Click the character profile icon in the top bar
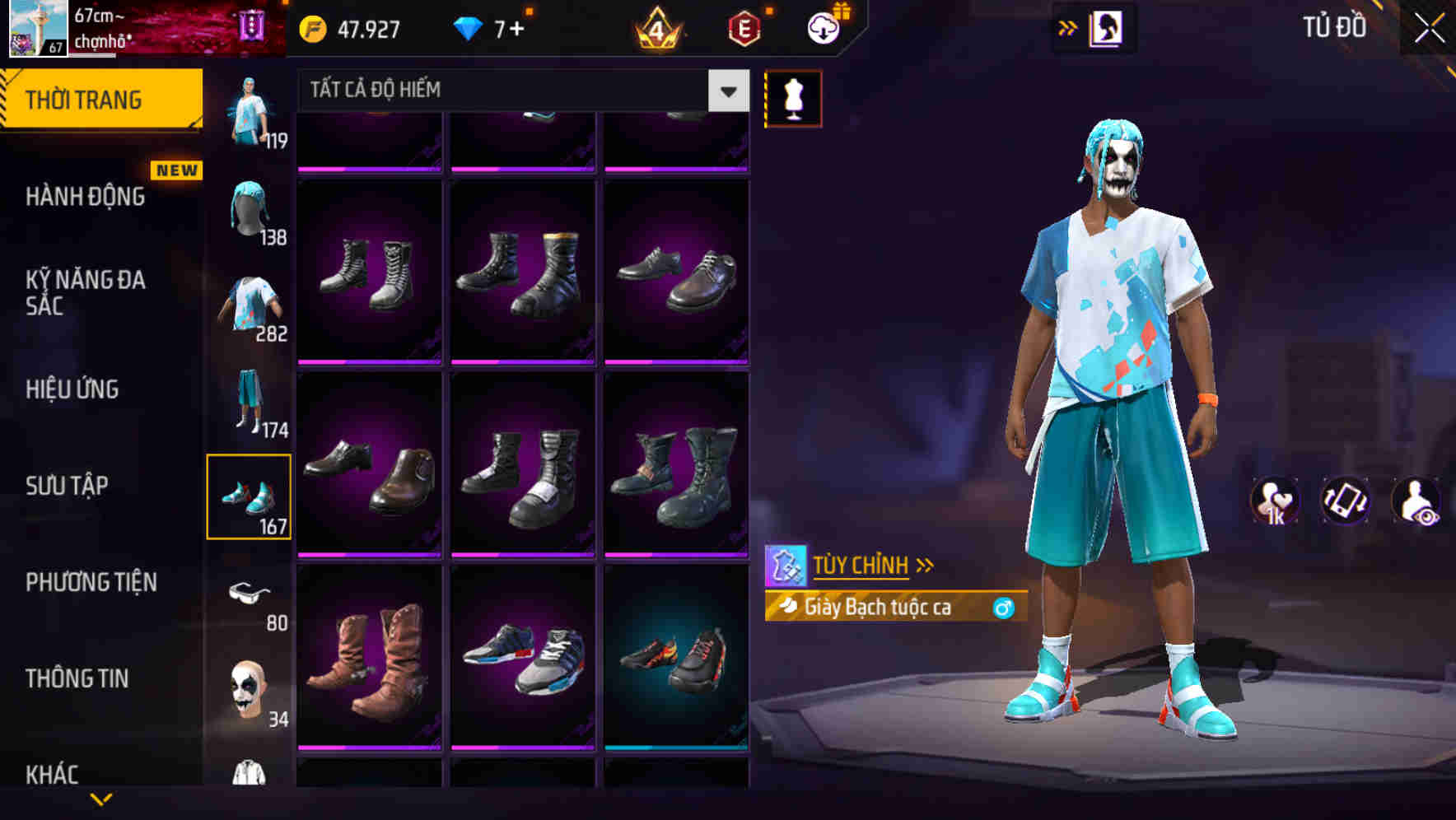 [1108, 27]
